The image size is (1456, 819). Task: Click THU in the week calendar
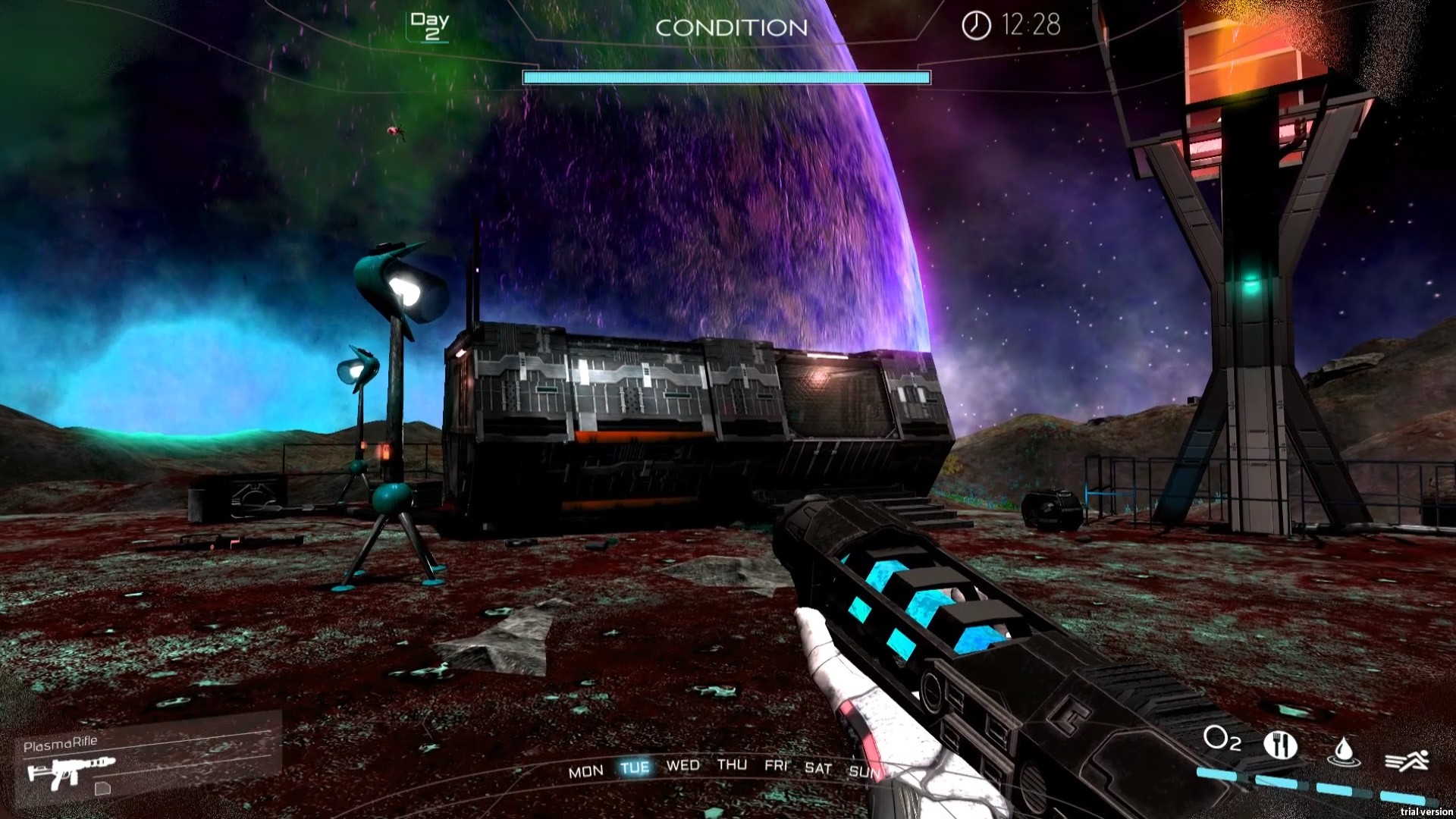(732, 764)
